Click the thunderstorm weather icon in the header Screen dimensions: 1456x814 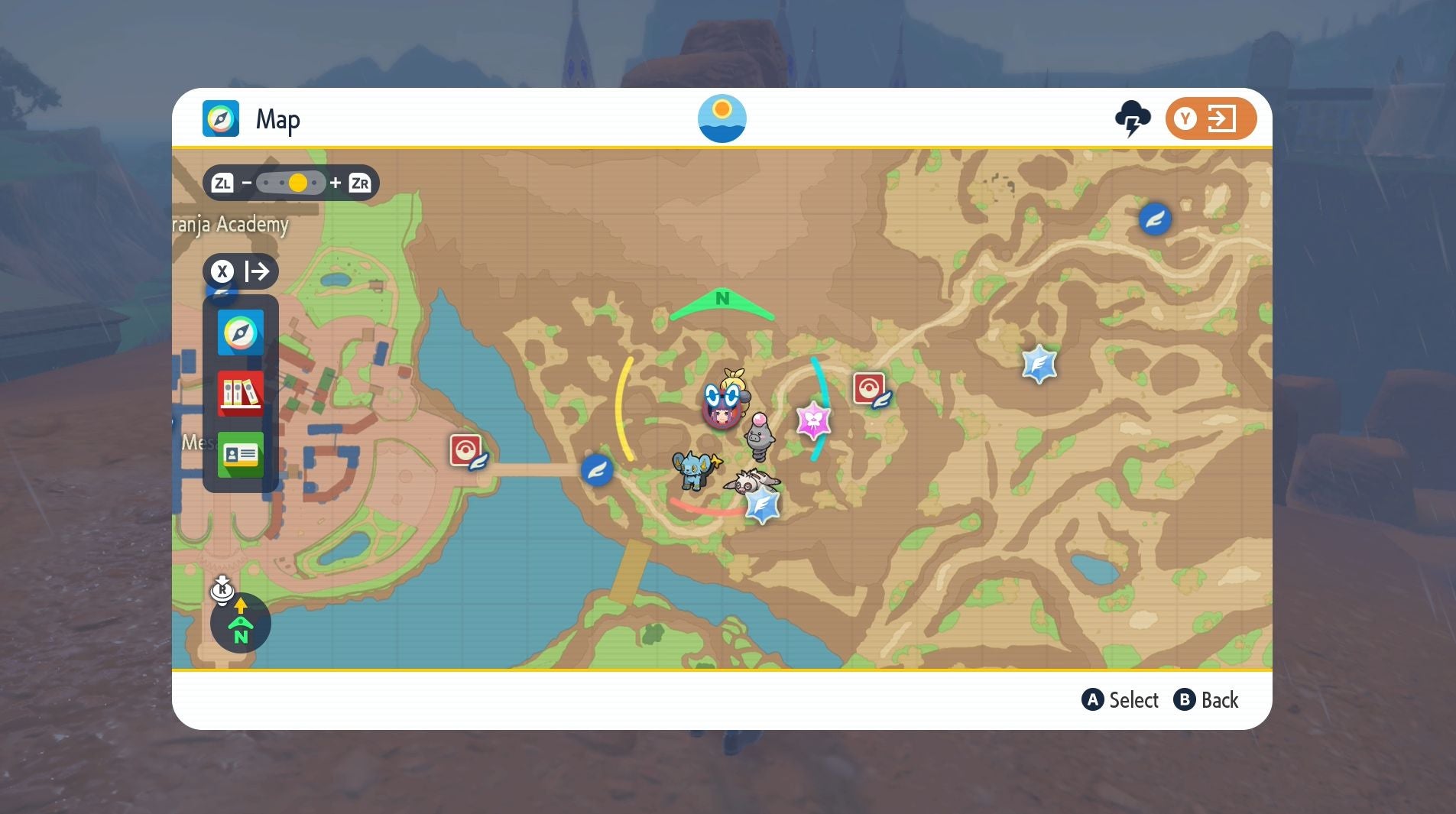(1132, 118)
